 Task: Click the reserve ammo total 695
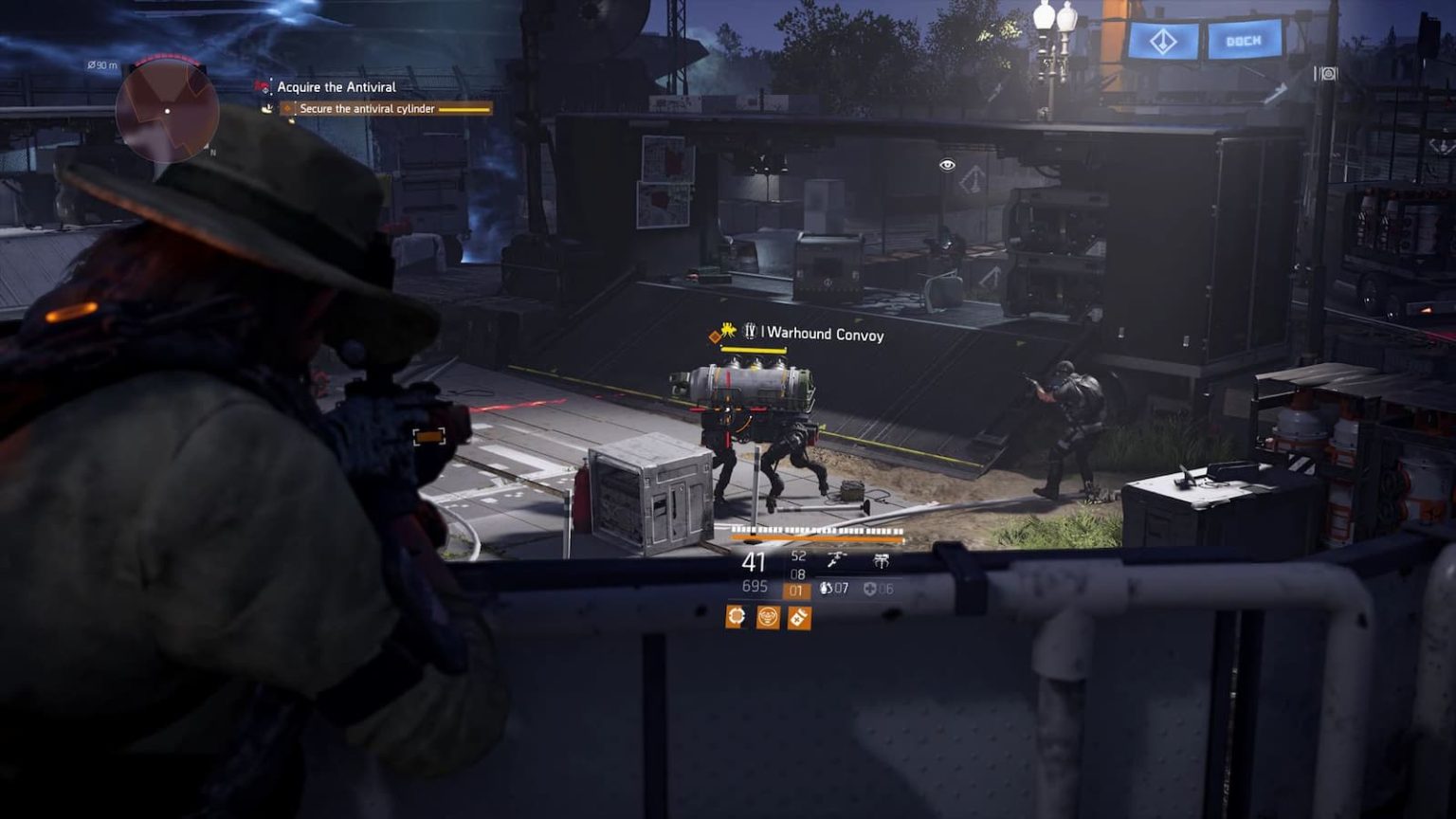pyautogui.click(x=755, y=587)
